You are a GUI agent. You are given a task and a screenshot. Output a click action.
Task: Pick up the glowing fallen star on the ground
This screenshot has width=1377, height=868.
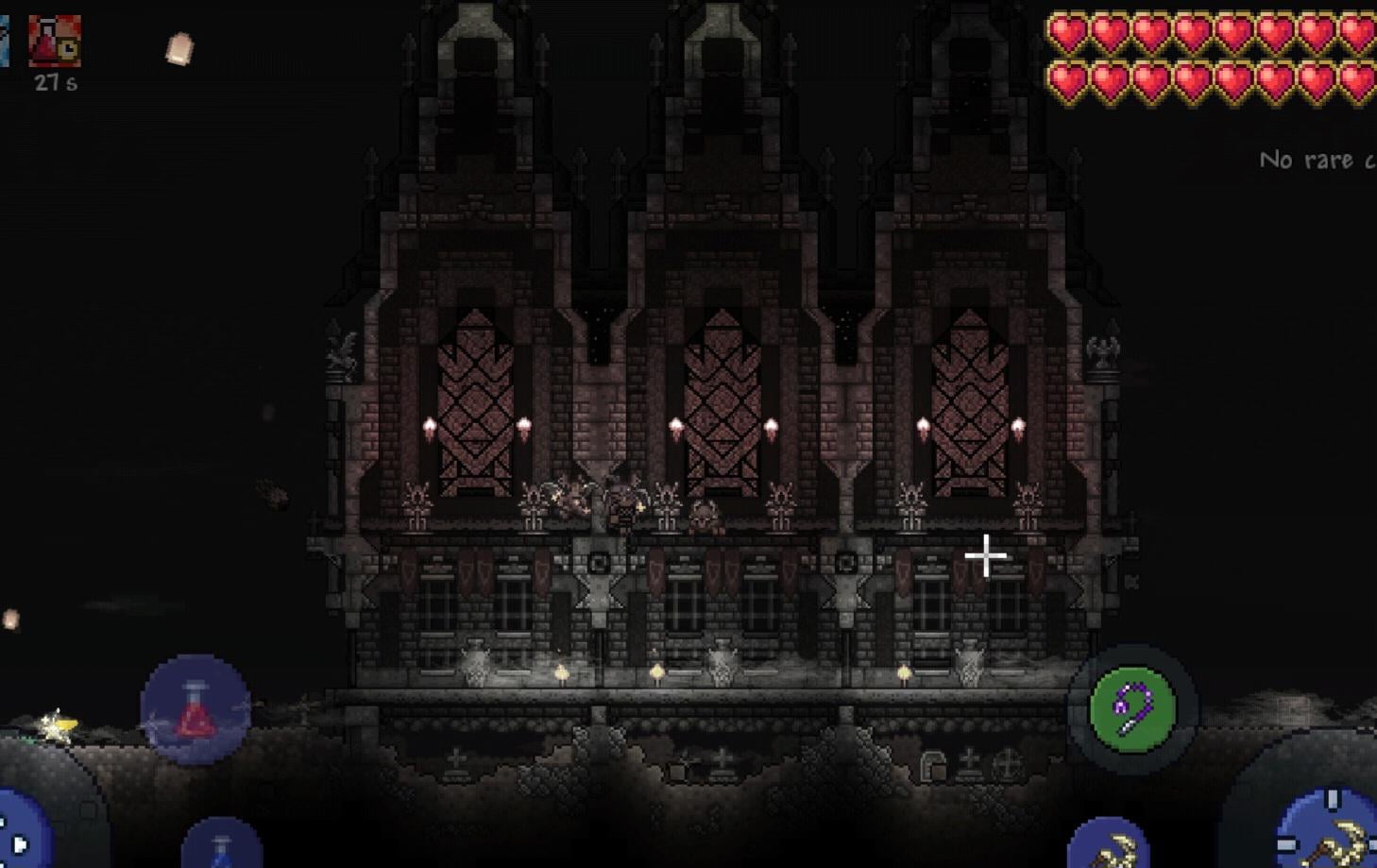57,723
